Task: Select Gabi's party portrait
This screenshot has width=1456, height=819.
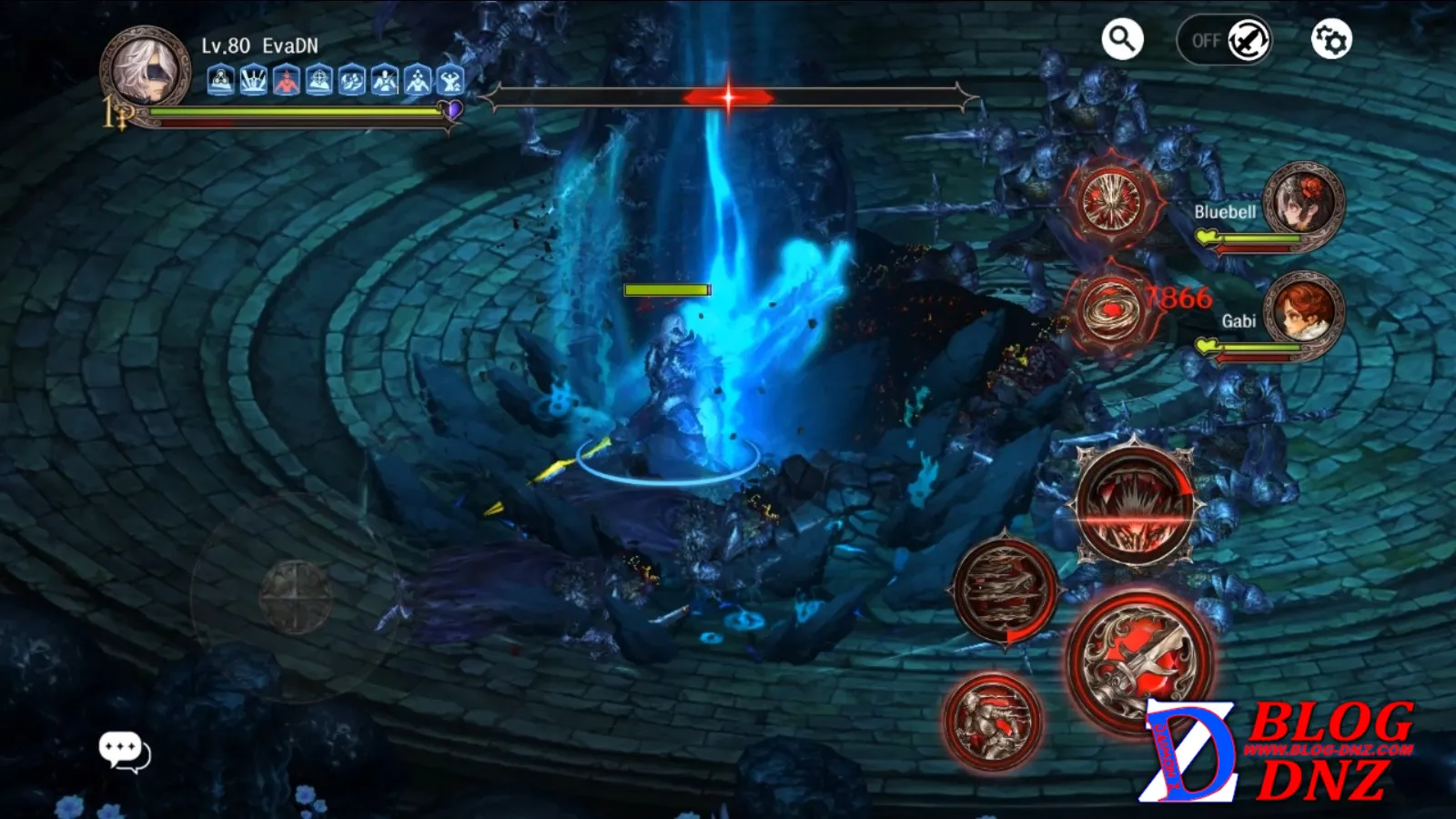Action: pyautogui.click(x=1303, y=312)
